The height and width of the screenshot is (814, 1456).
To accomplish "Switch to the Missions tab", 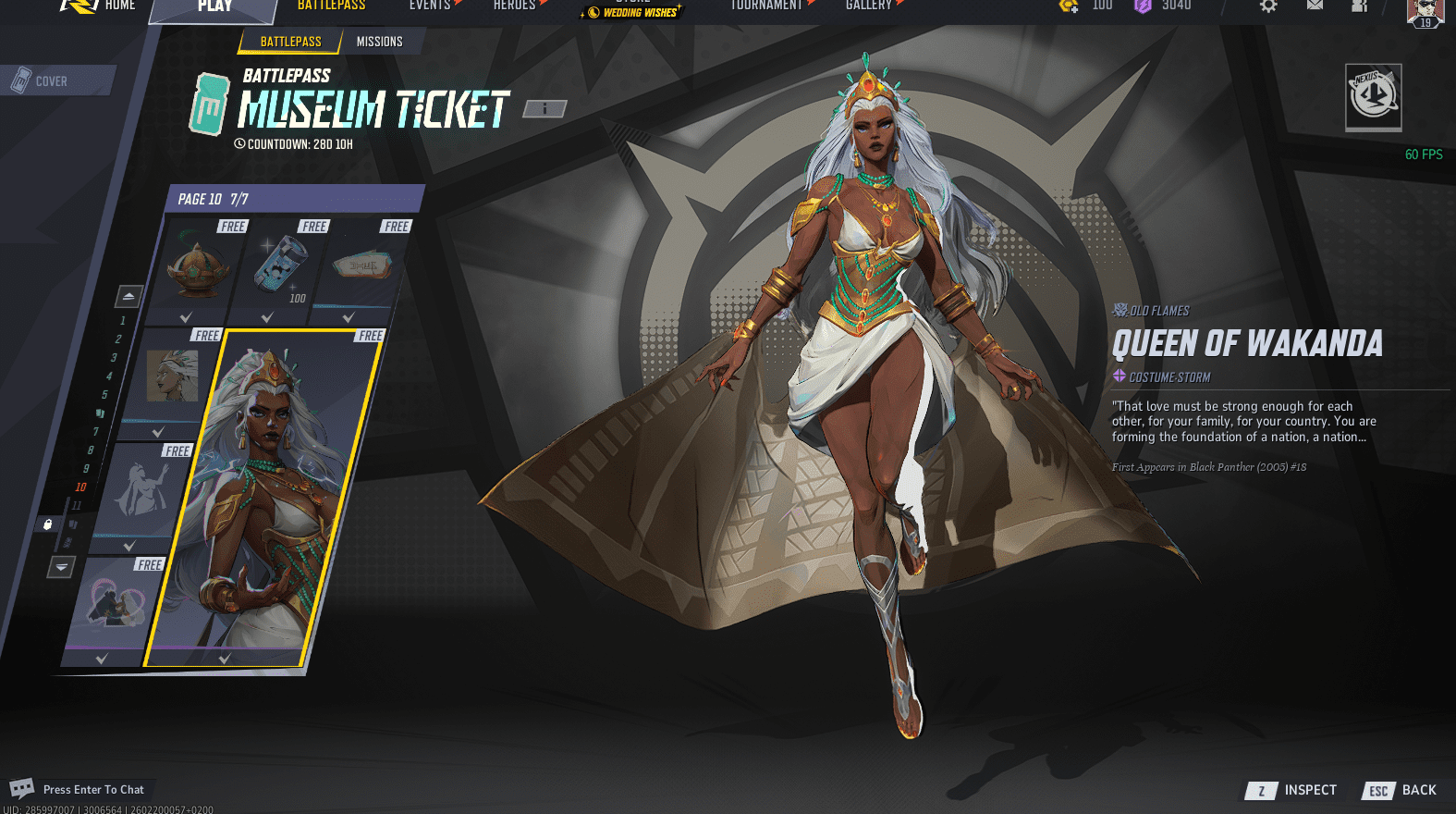I will [x=379, y=42].
